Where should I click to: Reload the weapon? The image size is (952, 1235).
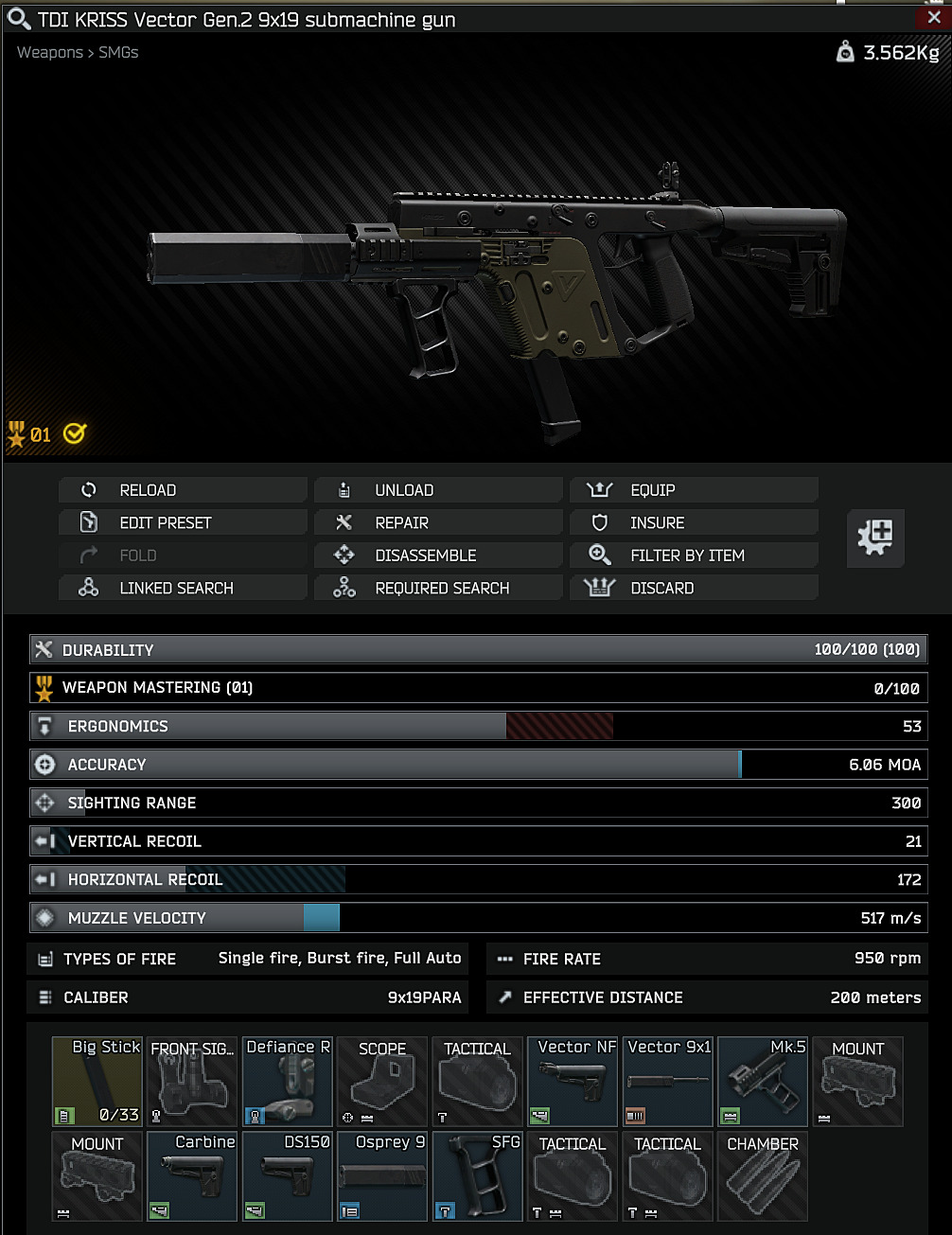(183, 490)
